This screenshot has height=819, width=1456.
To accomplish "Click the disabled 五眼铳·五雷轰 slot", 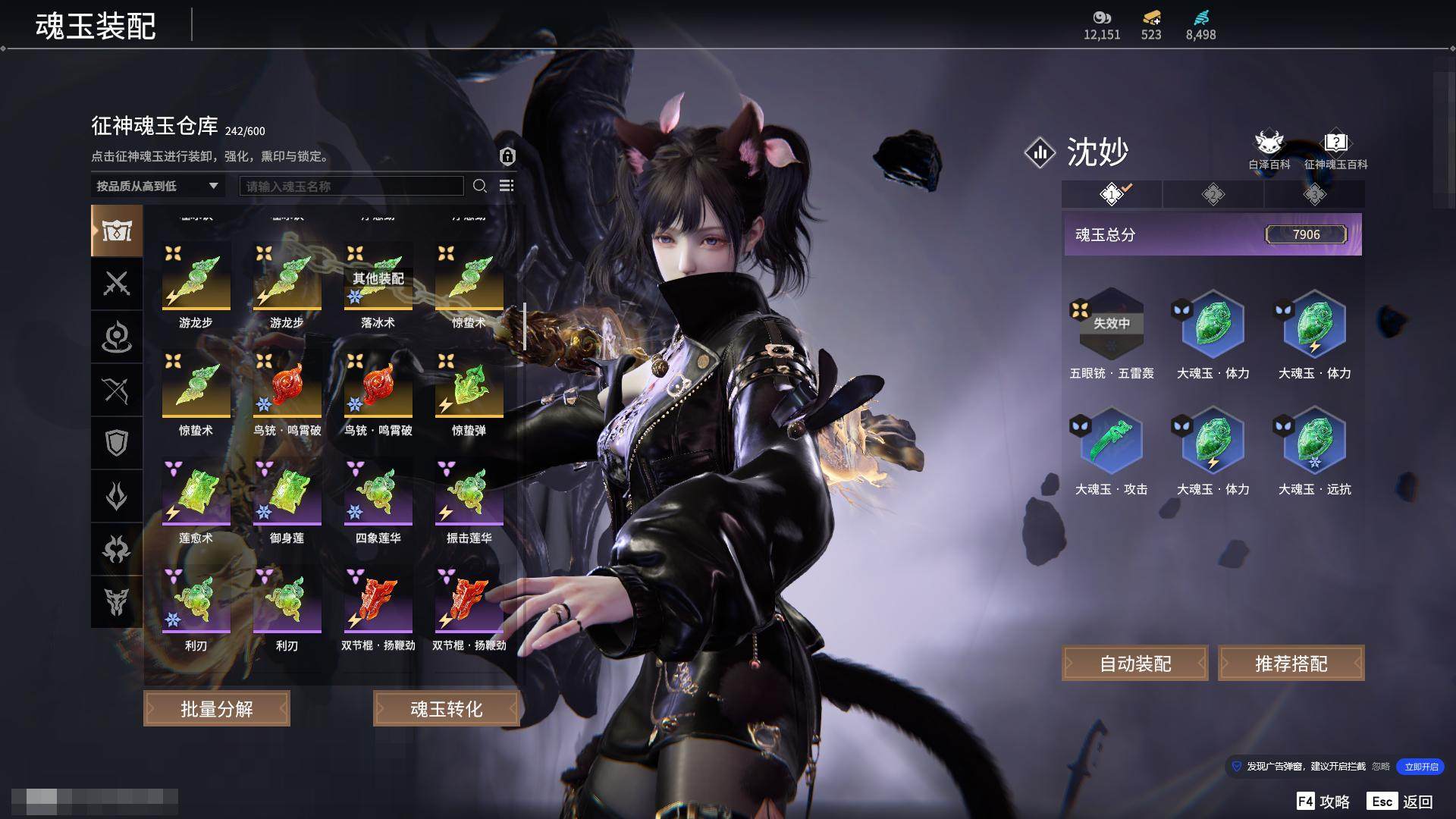I will tap(1111, 325).
